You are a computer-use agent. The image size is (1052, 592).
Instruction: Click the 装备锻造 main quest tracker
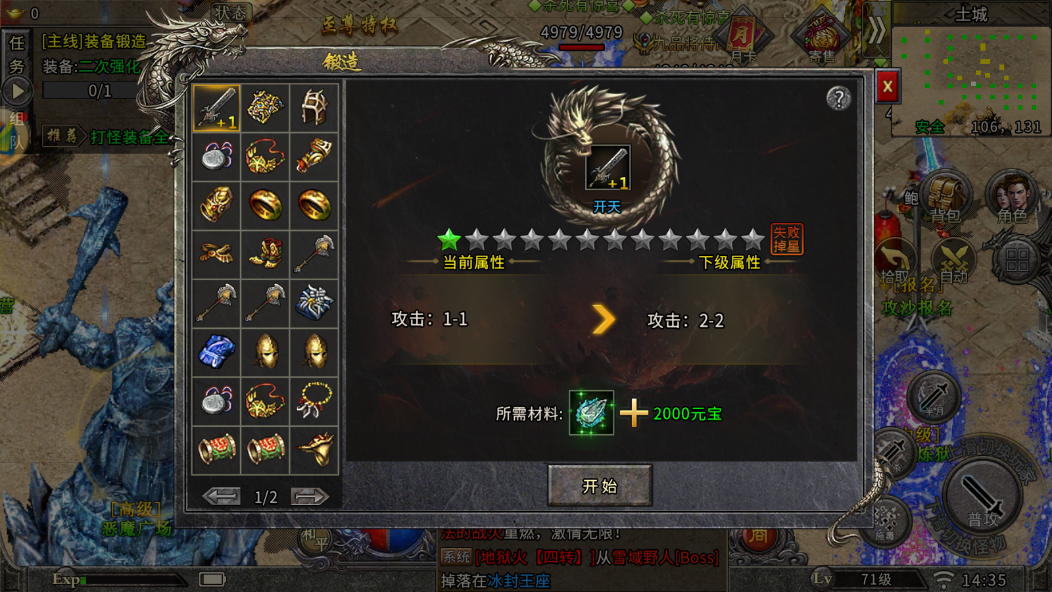tap(94, 42)
